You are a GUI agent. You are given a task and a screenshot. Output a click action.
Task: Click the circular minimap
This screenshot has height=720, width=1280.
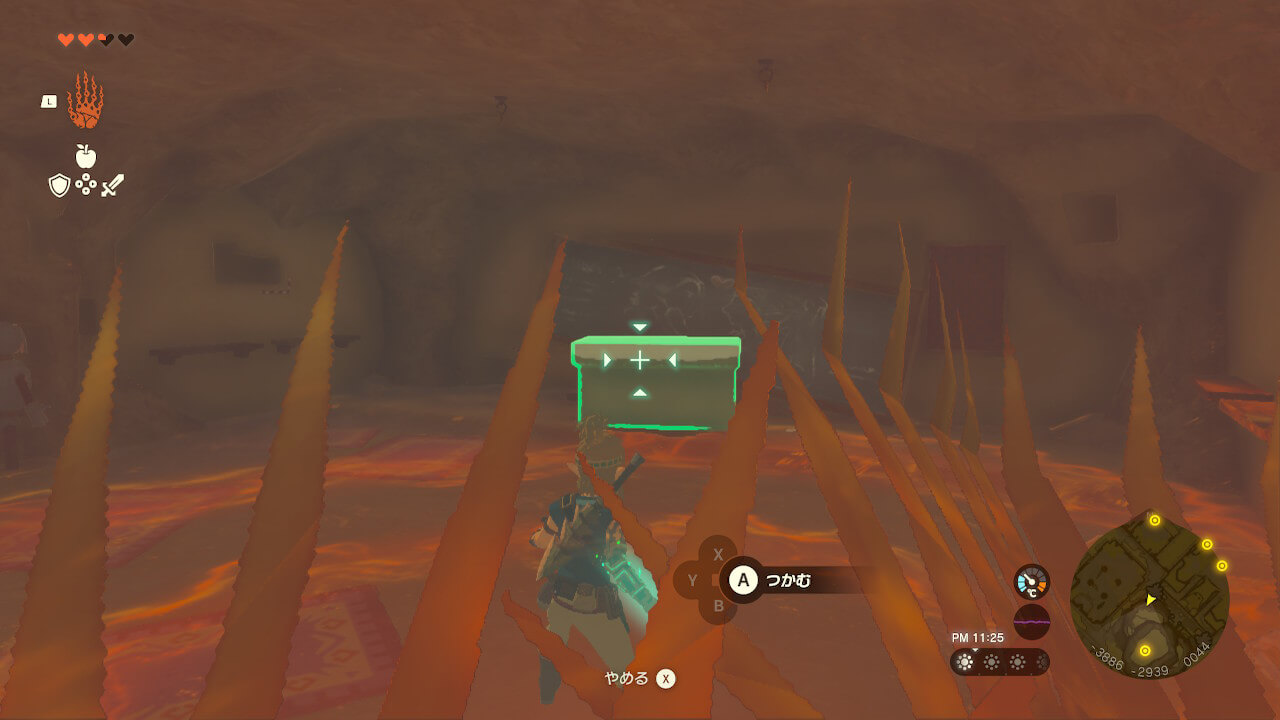point(1149,597)
